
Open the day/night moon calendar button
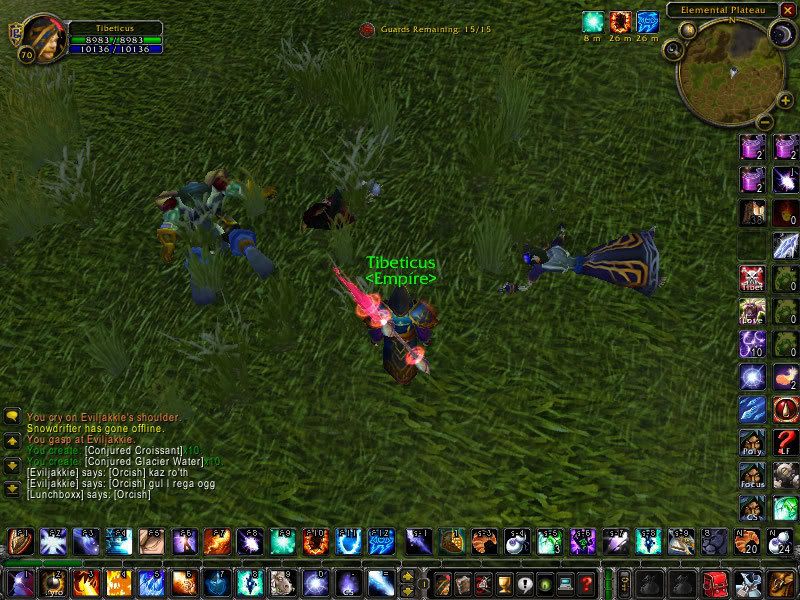[x=779, y=33]
